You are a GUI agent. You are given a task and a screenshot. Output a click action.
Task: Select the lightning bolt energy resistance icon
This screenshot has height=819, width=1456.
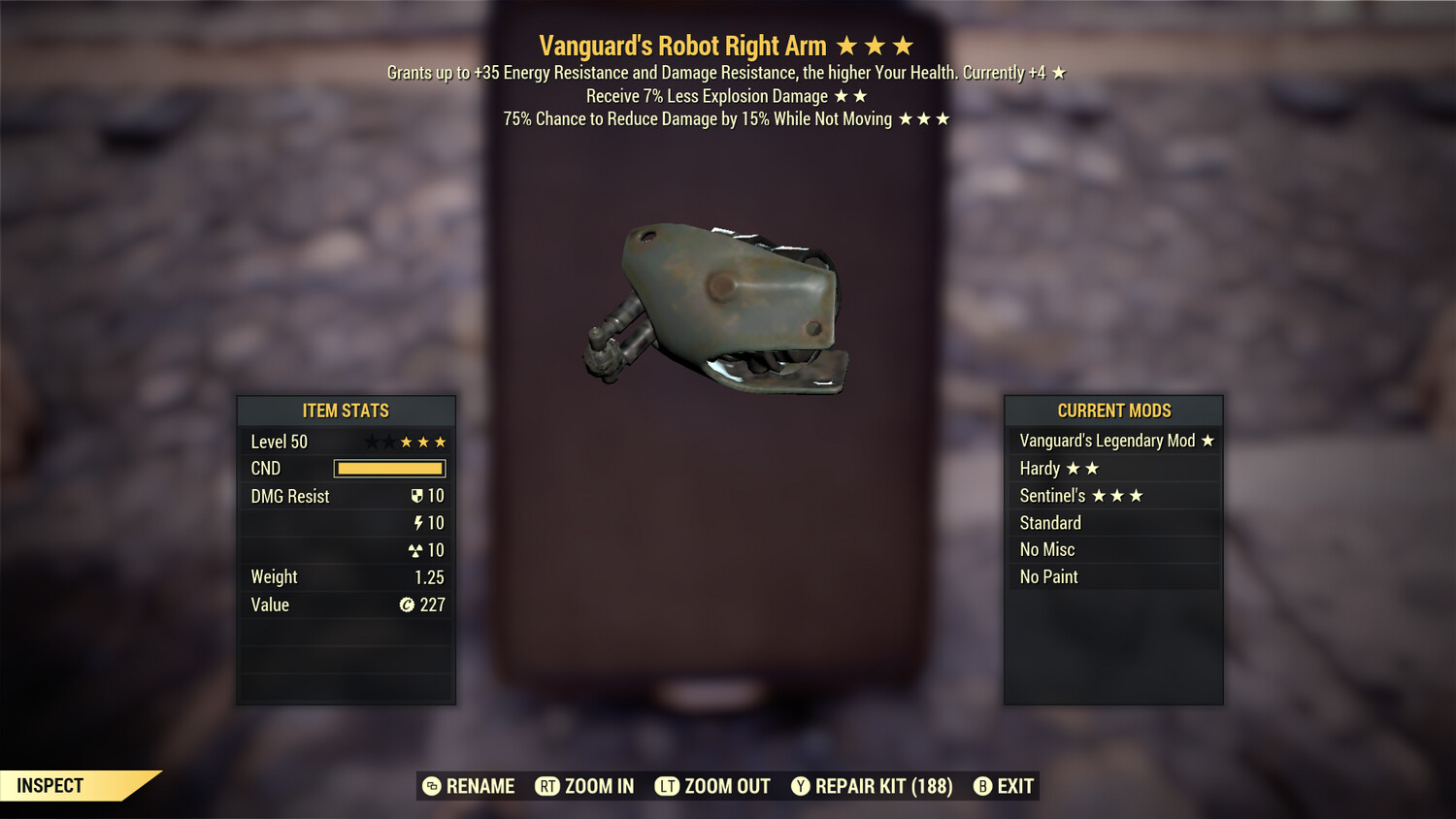(419, 522)
